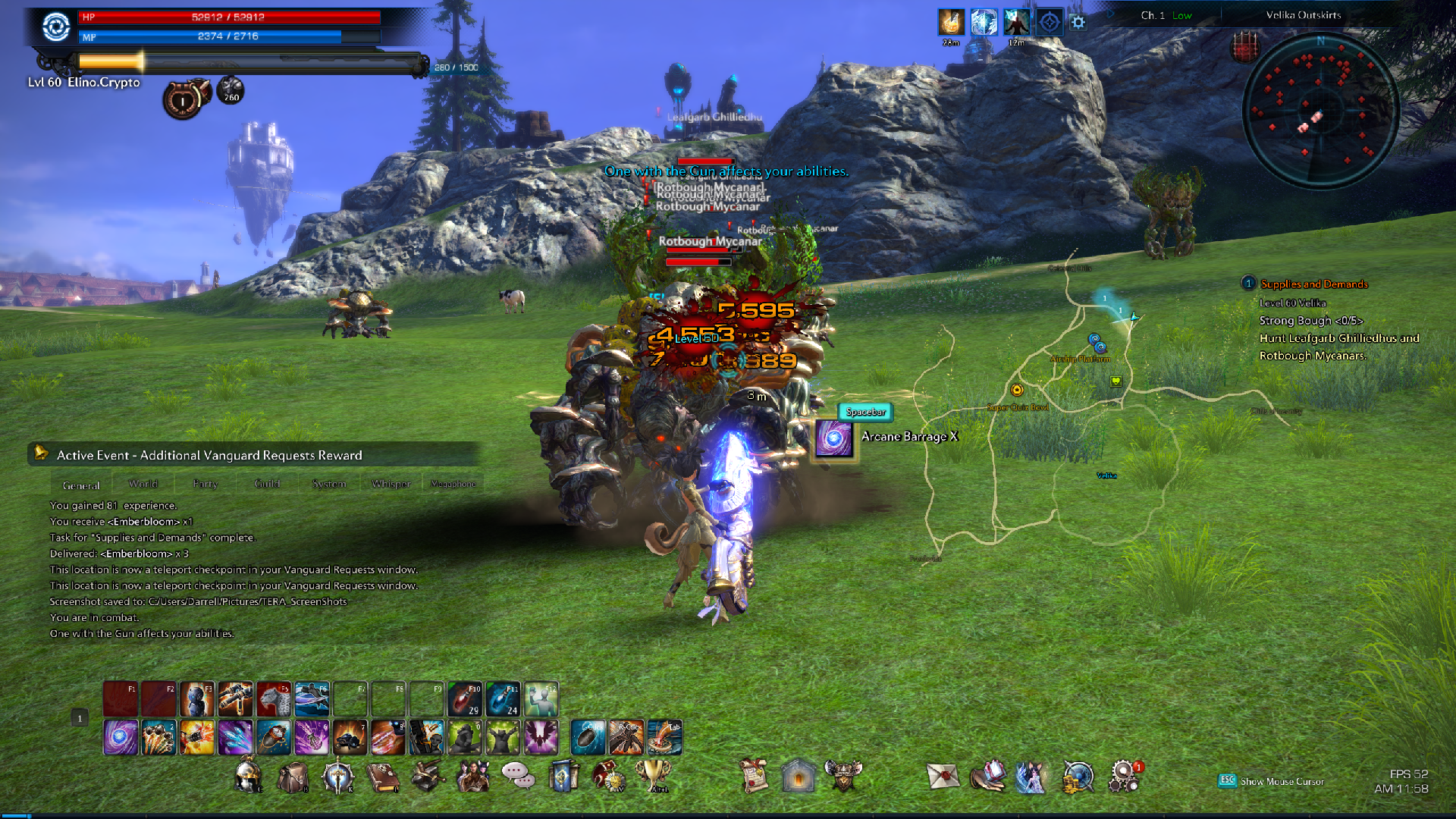This screenshot has height=819, width=1456.
Task: Activate the snow leopard mount slot
Action: tap(273, 699)
